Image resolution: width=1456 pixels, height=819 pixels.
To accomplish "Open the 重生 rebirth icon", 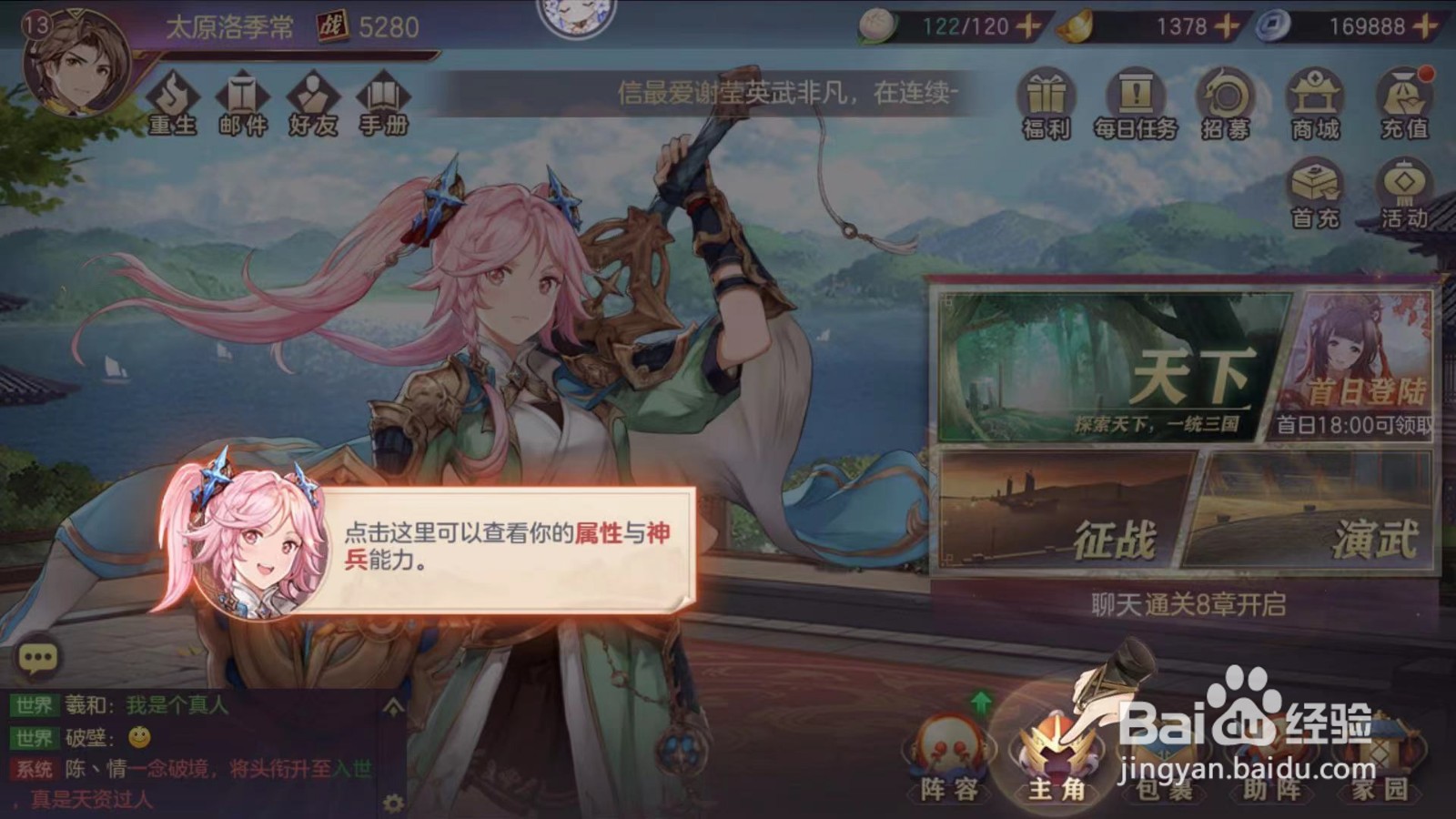I will click(x=174, y=100).
